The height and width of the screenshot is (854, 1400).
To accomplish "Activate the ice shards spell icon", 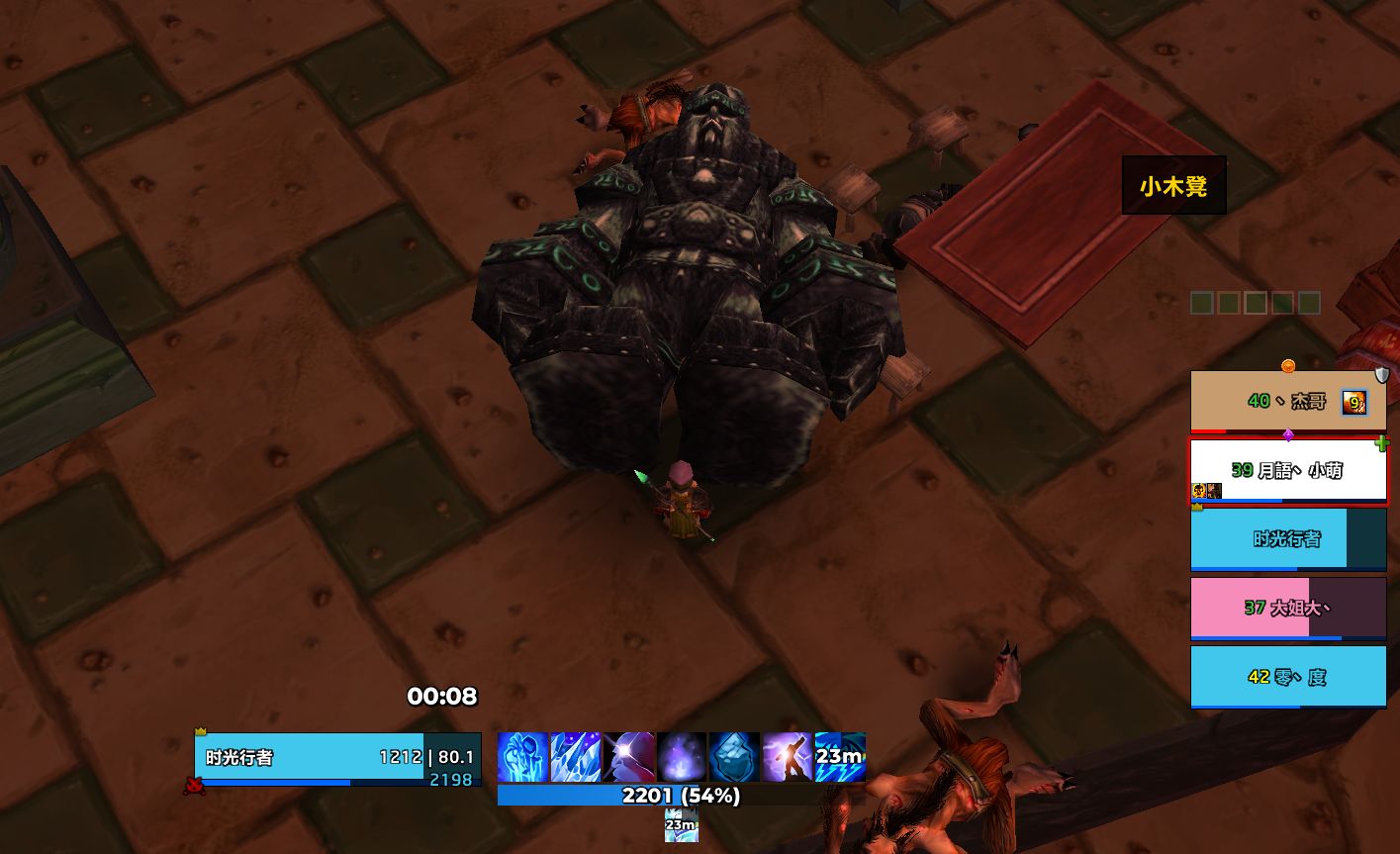I will click(576, 757).
